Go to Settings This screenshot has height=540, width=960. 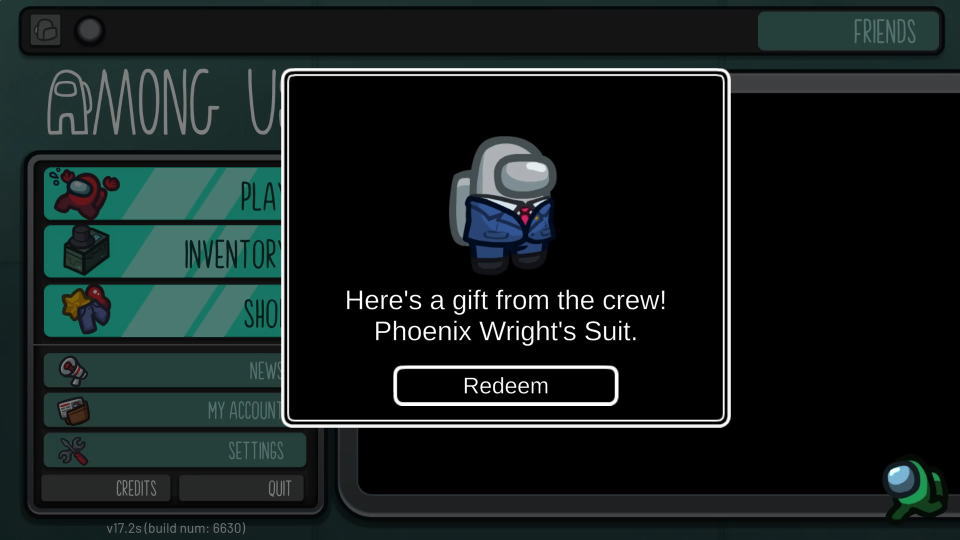pos(173,451)
